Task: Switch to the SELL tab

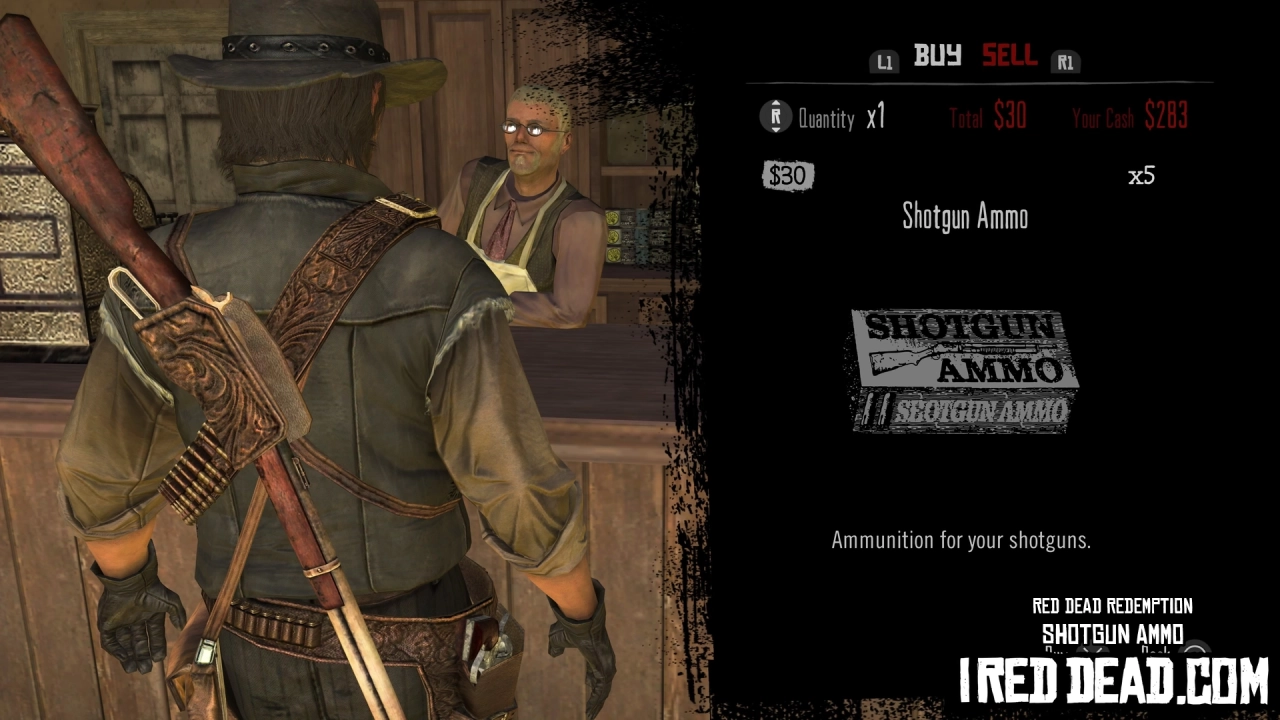Action: pyautogui.click(x=1009, y=57)
